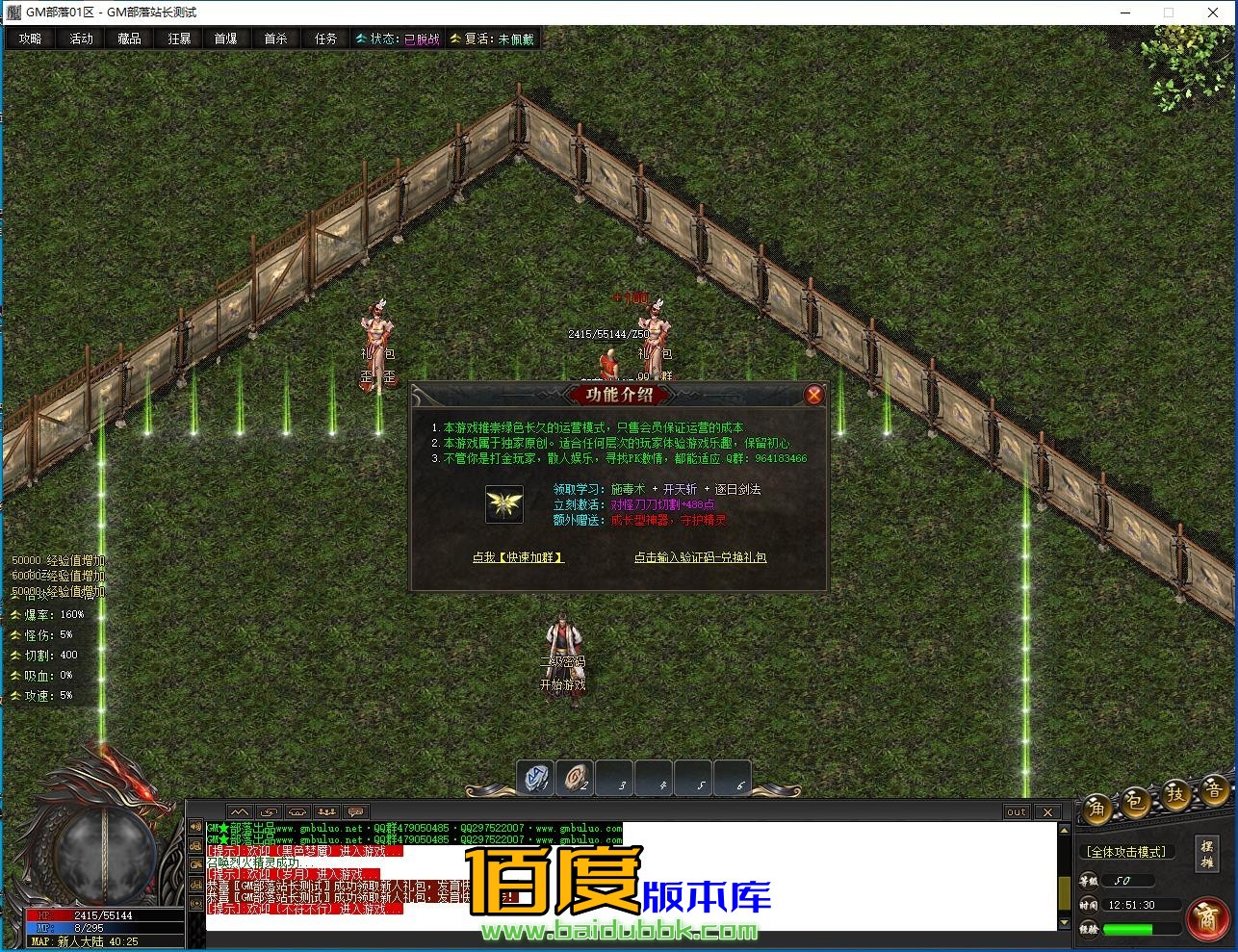Open the character panel (角)

pos(1097,809)
